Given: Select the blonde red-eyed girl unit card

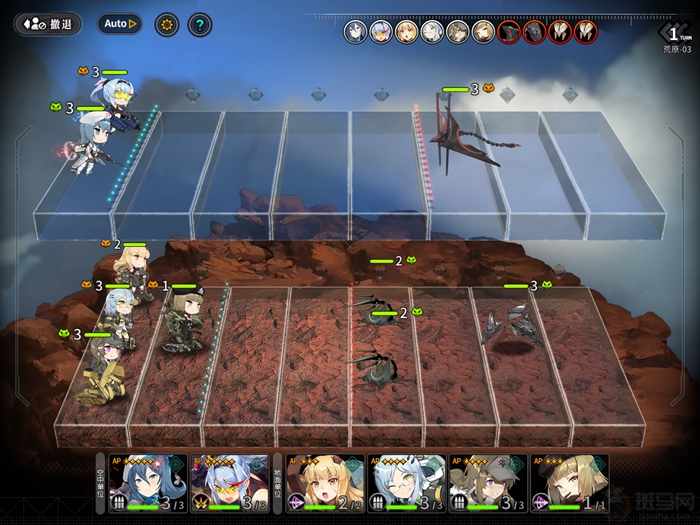Looking at the screenshot, I should point(325,484).
